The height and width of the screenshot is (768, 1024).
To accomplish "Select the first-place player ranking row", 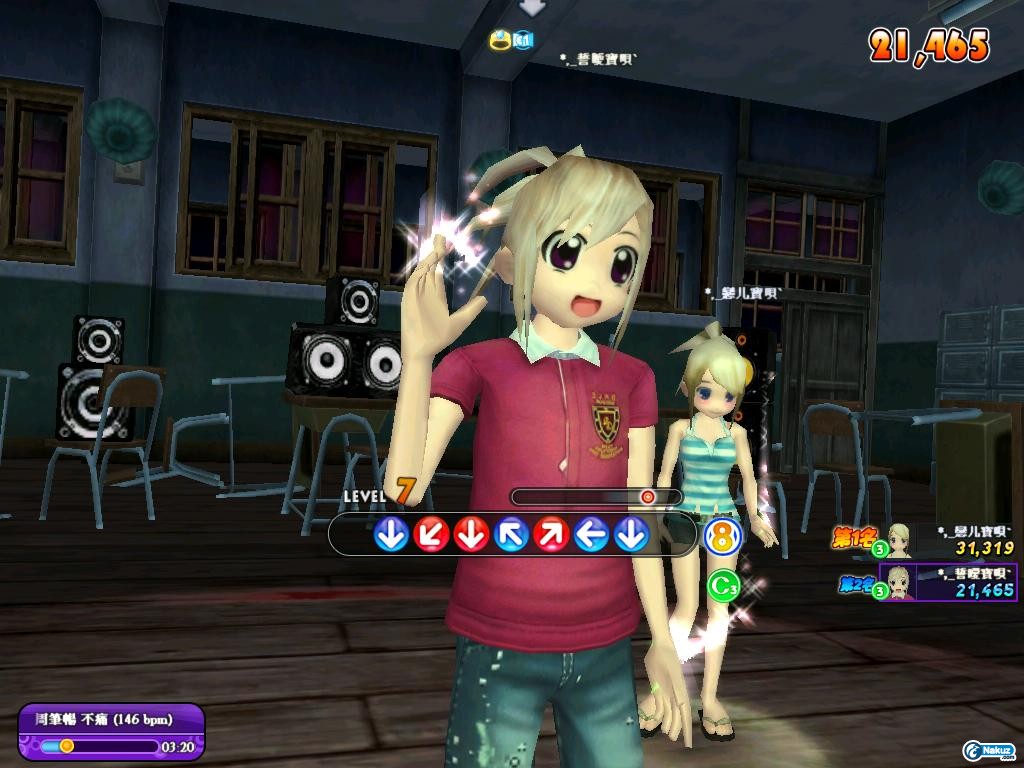I will (x=925, y=541).
